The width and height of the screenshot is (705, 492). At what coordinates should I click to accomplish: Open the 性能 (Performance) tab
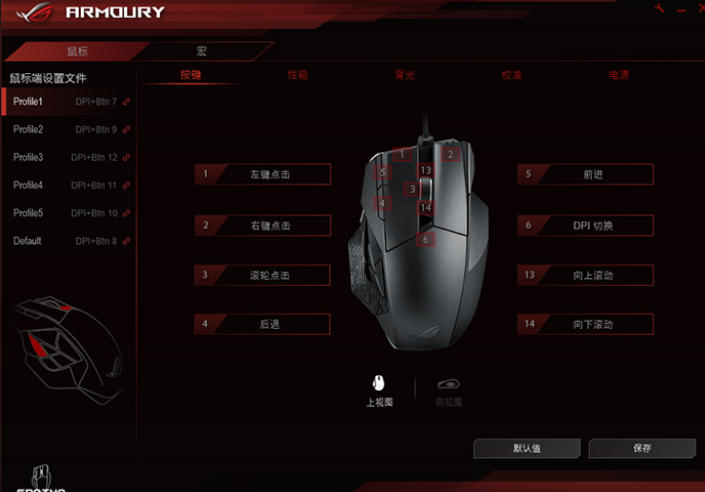(298, 75)
